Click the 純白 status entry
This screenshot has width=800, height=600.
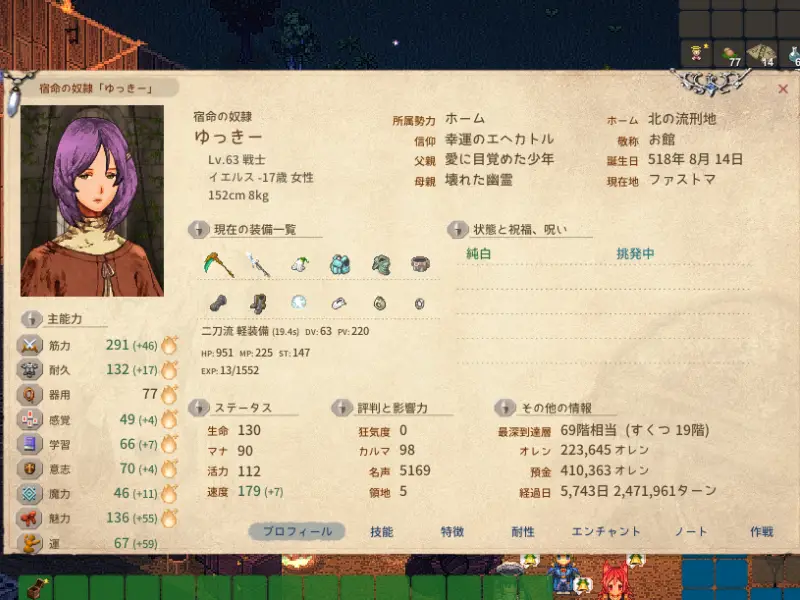click(x=480, y=254)
